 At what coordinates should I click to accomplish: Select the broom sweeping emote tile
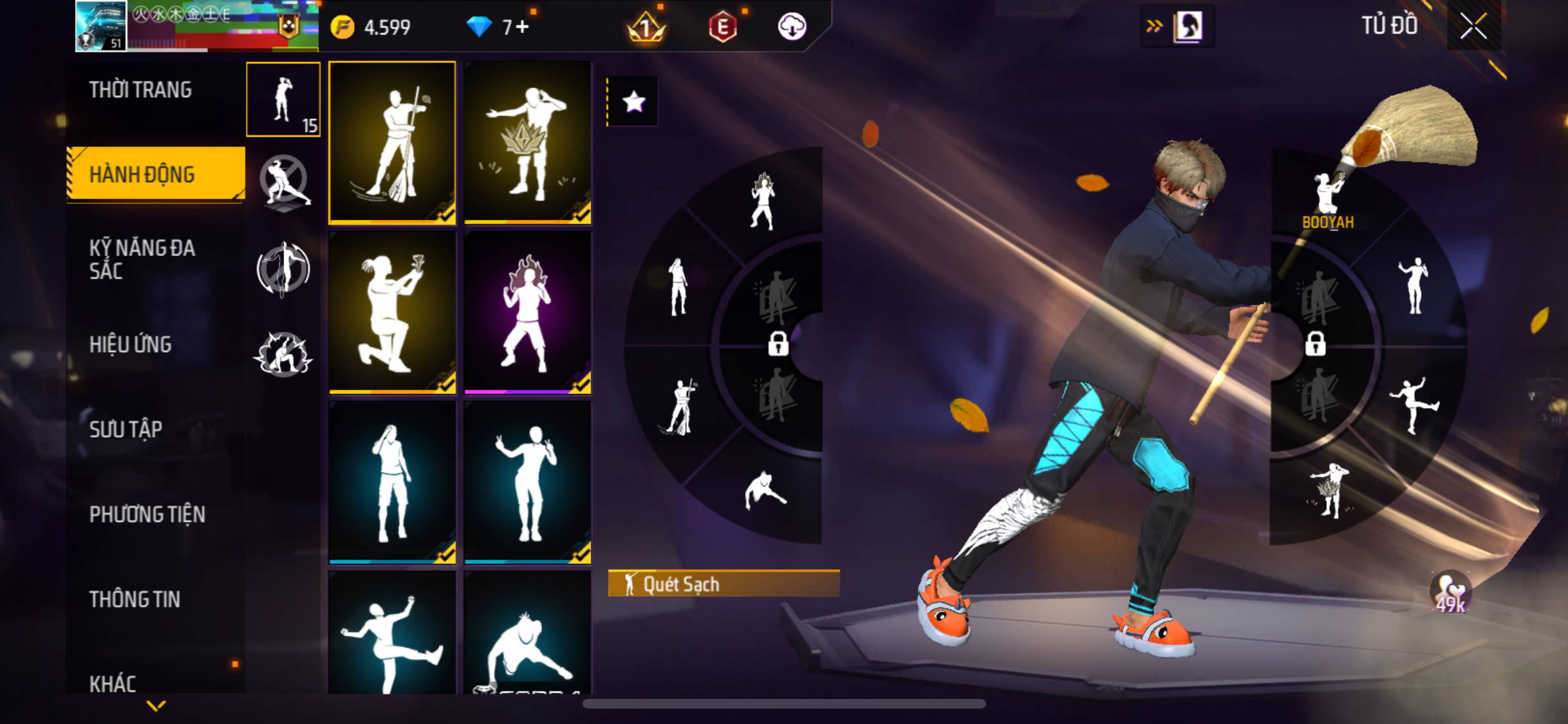[x=392, y=143]
